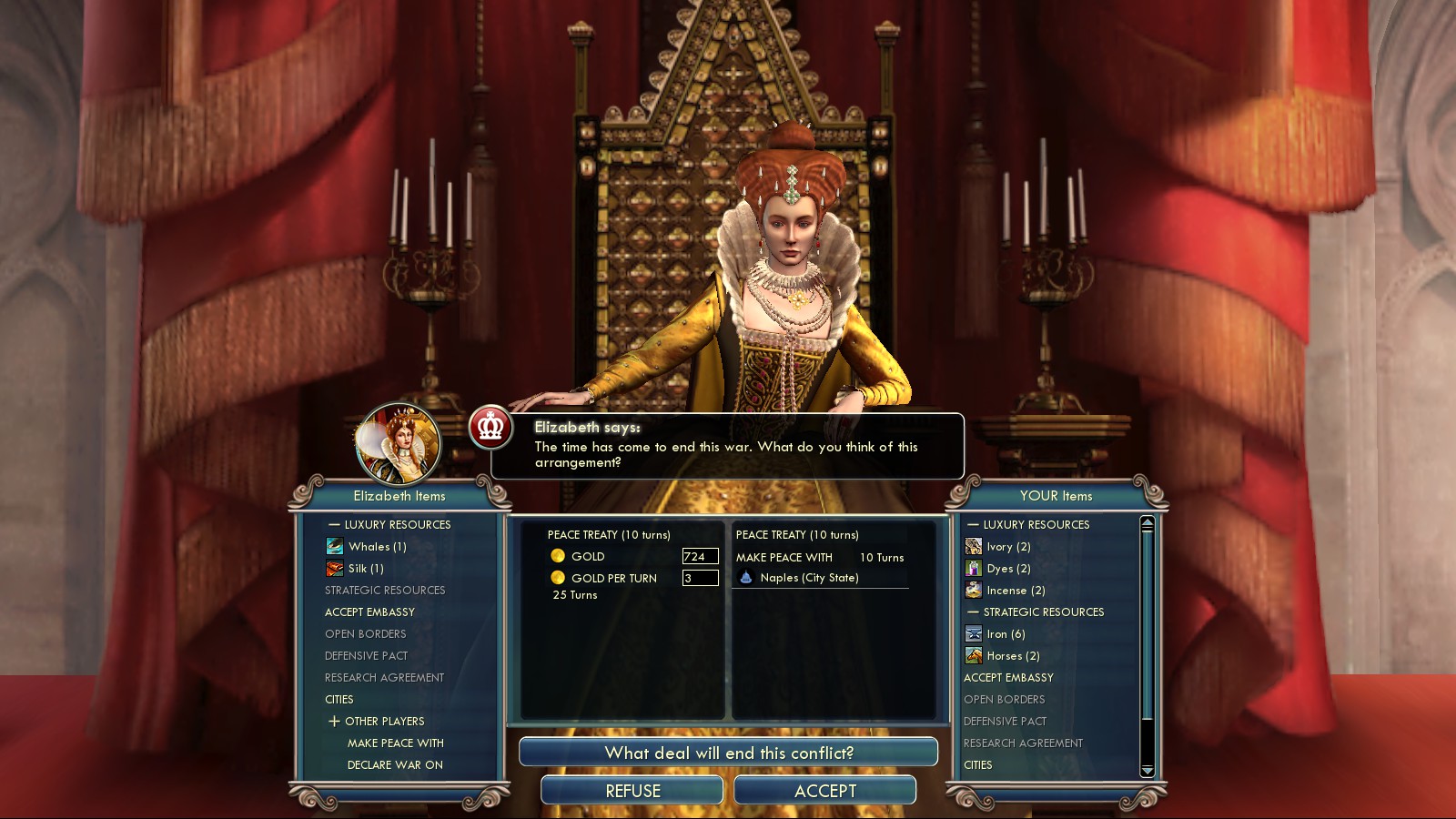Select Whales from Elizabeth's luxury resources
Image resolution: width=1456 pixels, height=819 pixels.
(x=377, y=547)
